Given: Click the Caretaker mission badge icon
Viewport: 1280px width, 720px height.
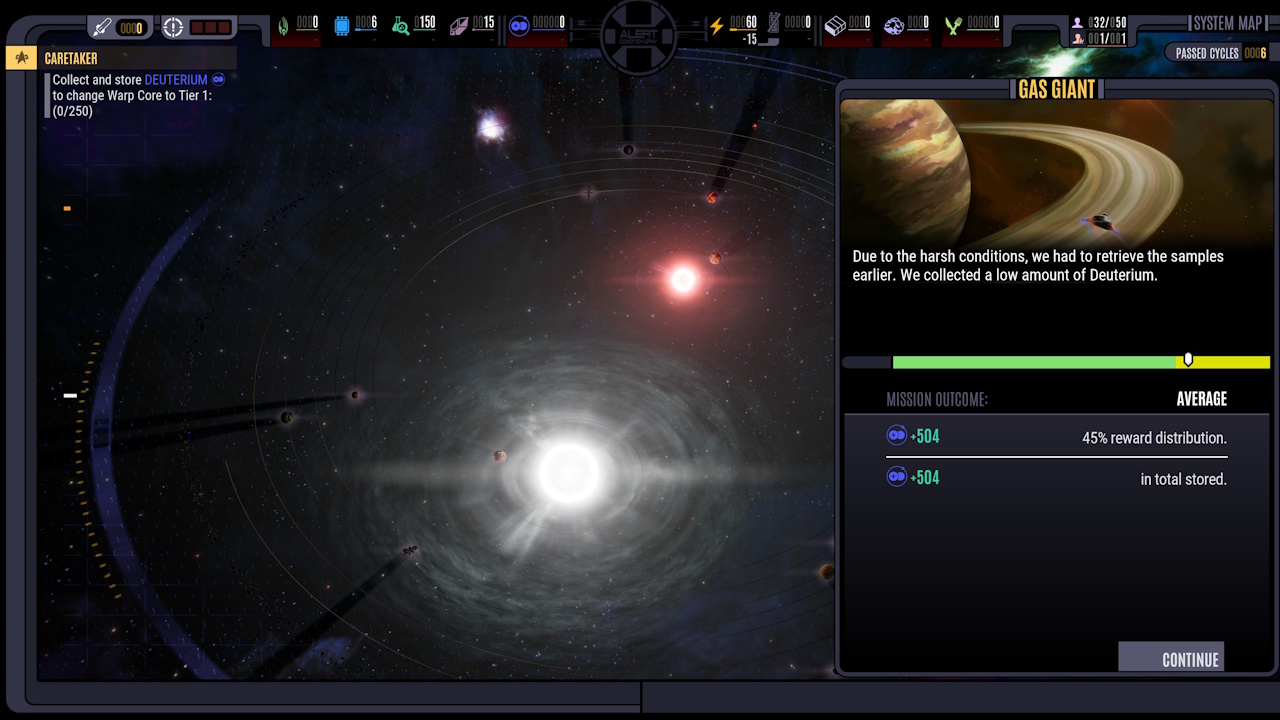Looking at the screenshot, I should pos(20,58).
